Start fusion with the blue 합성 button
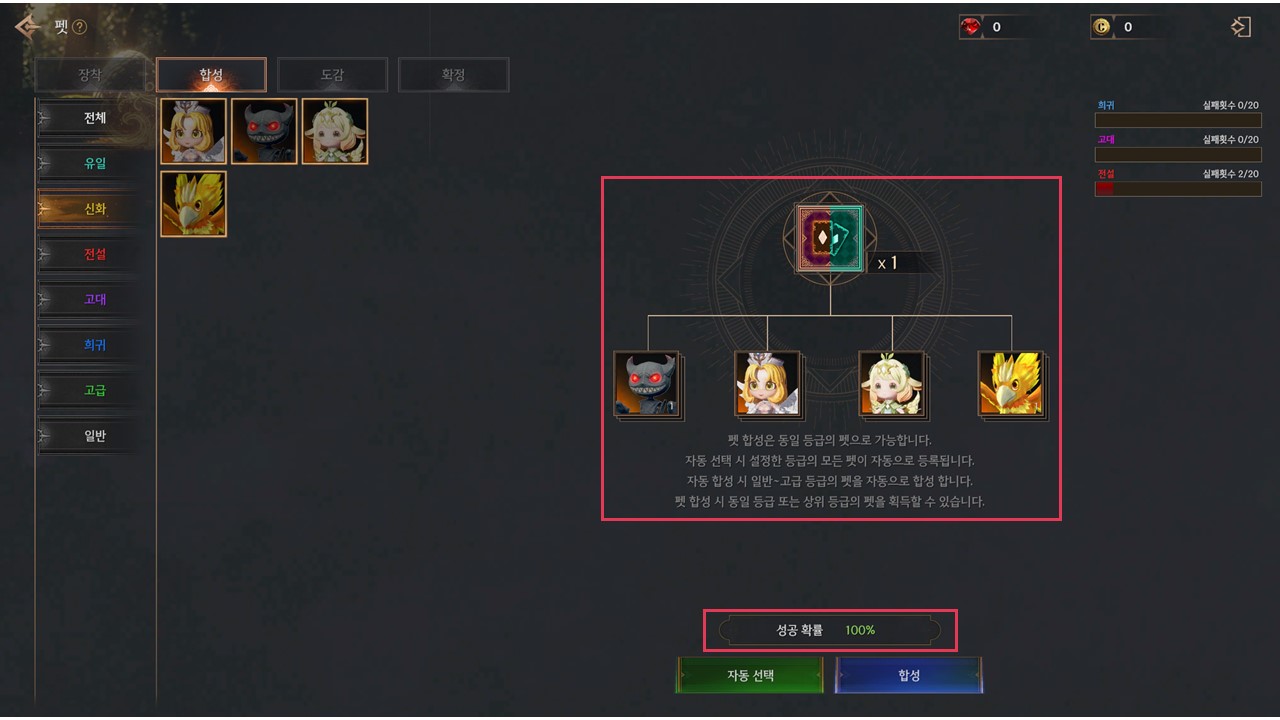 (x=908, y=675)
